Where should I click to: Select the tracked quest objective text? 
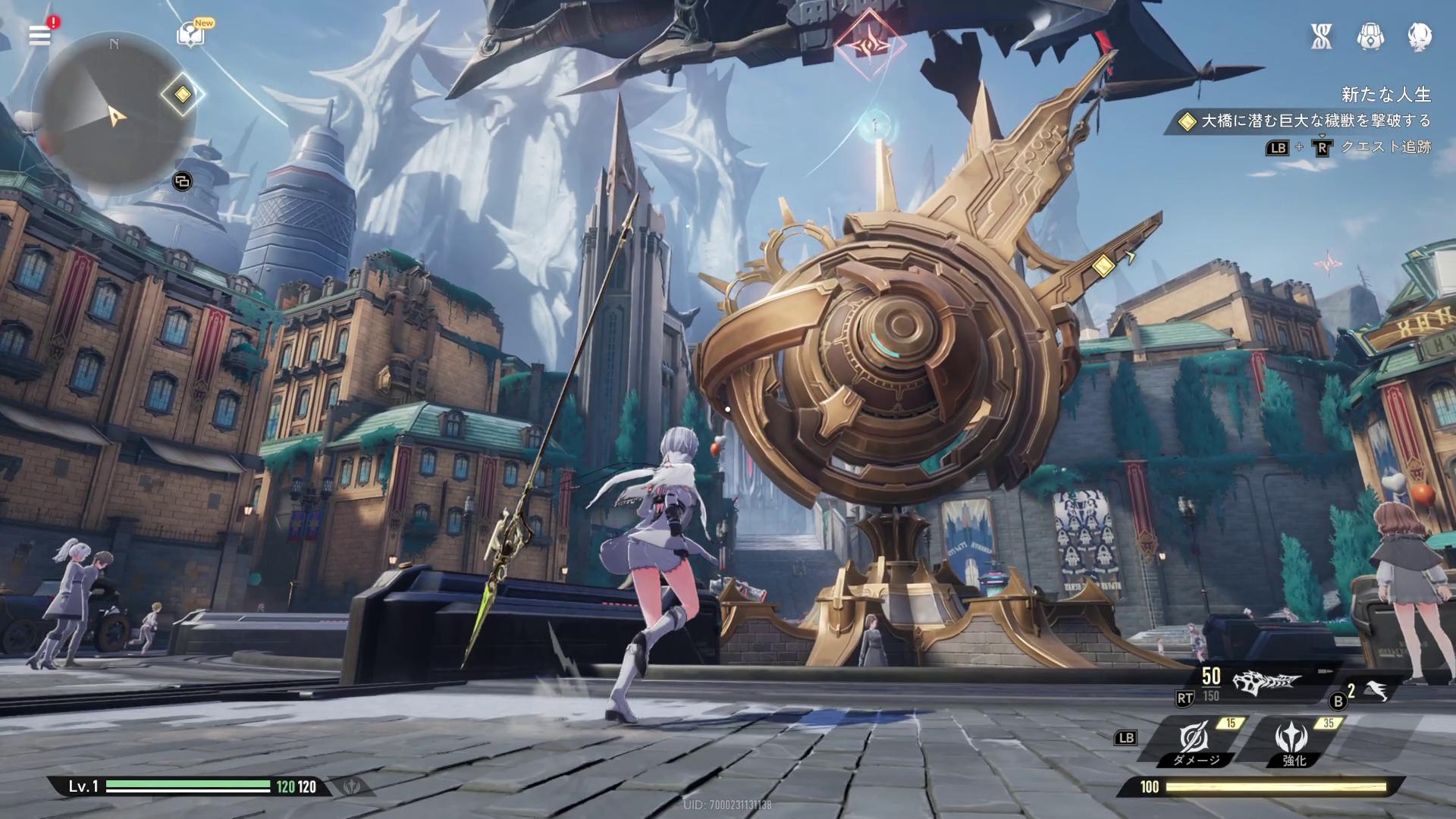tap(1314, 121)
